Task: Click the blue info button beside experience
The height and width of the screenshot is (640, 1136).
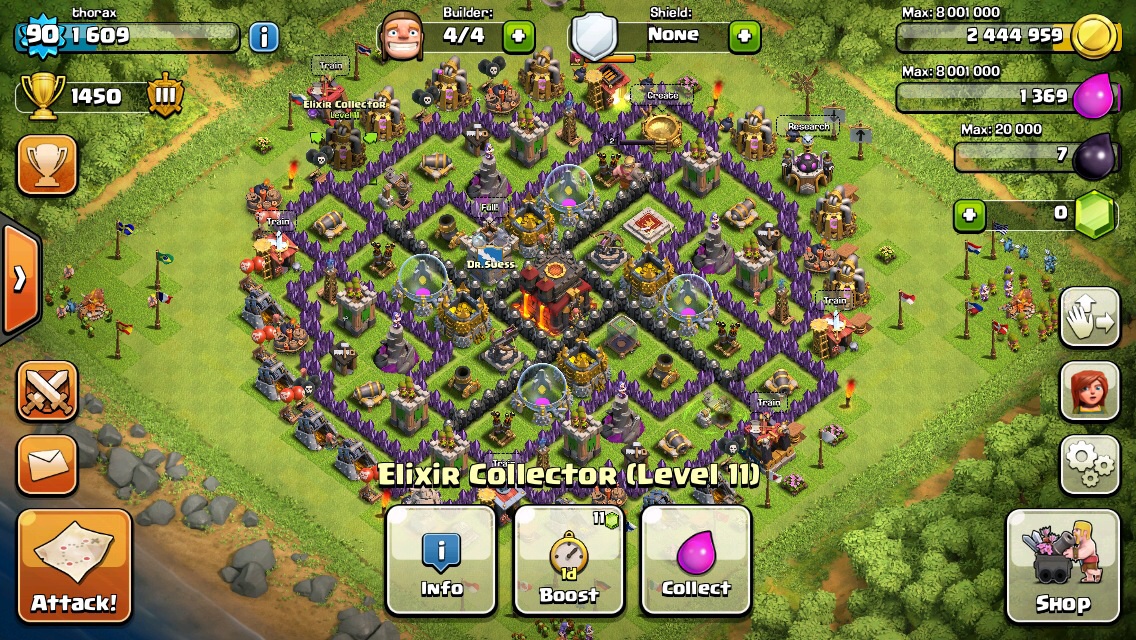Action: (x=263, y=38)
